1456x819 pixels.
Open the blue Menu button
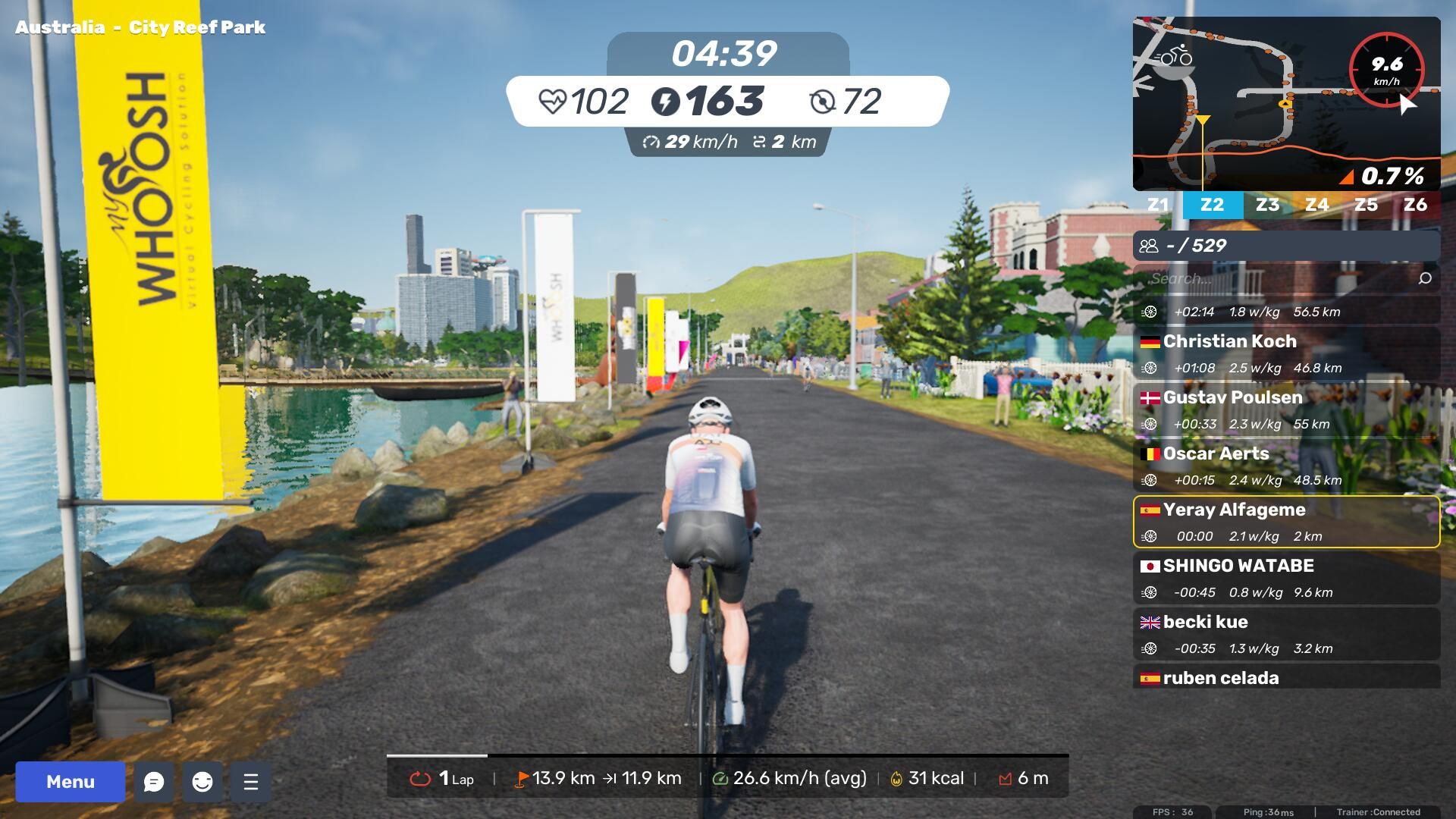[x=70, y=781]
